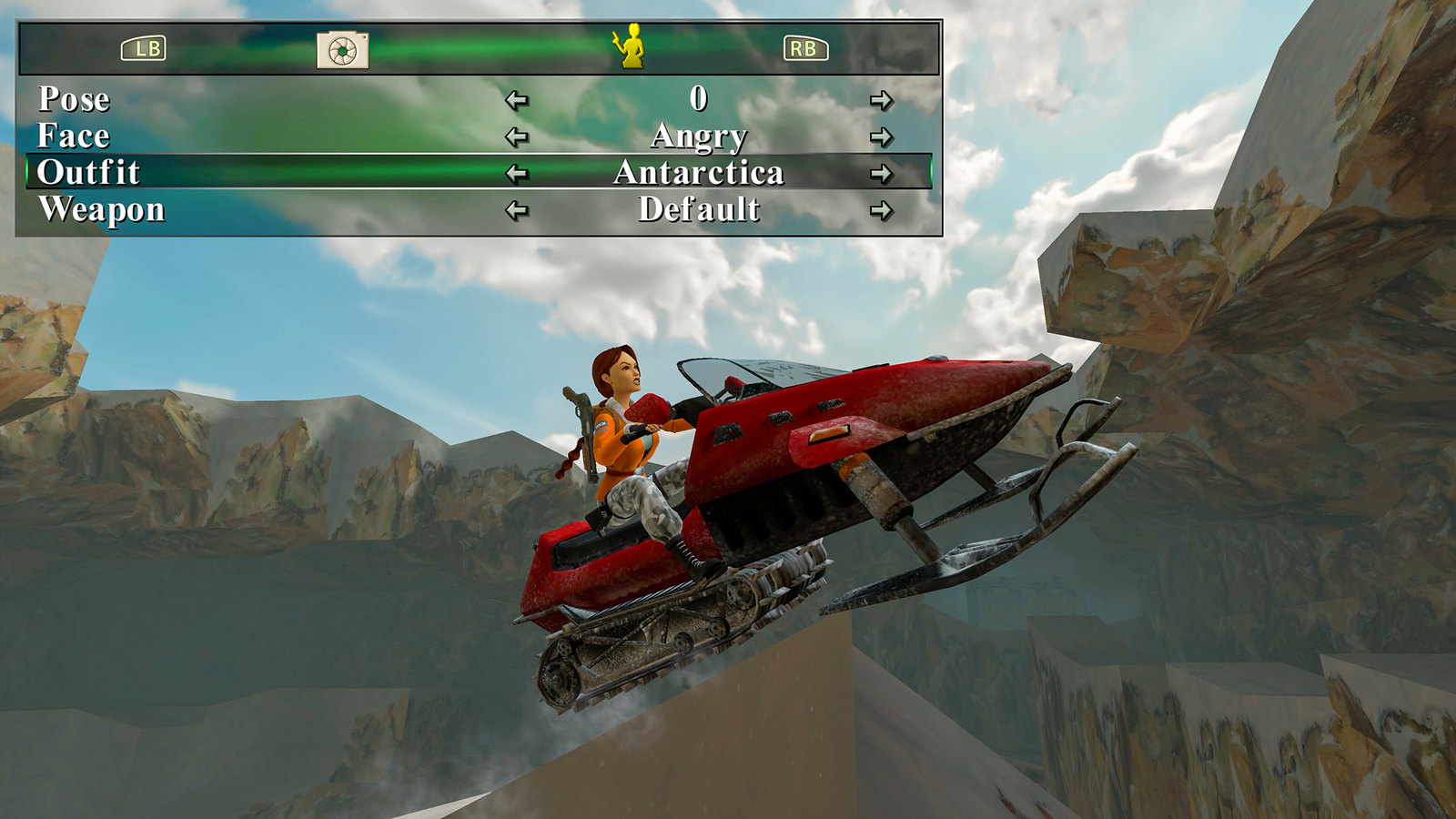Click the Antarctica outfit value text

point(701,174)
